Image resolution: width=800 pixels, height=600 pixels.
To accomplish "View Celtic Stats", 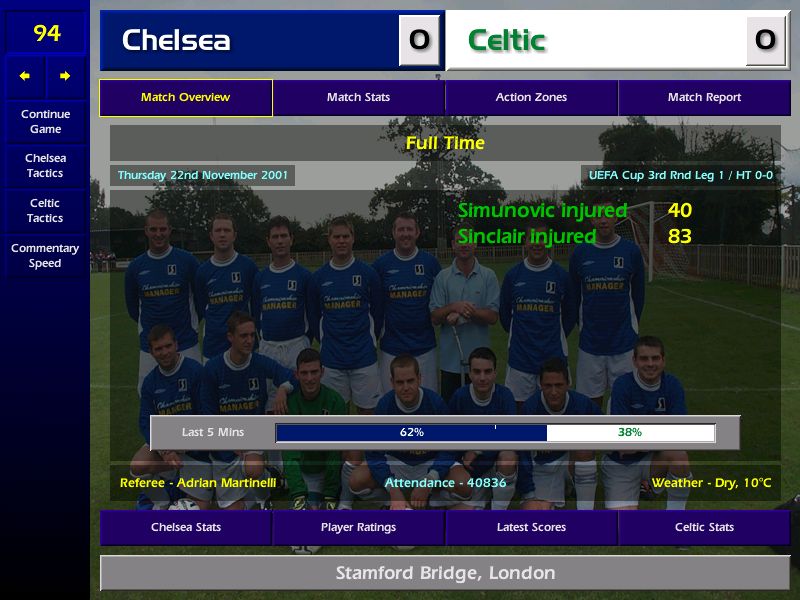I will (704, 527).
